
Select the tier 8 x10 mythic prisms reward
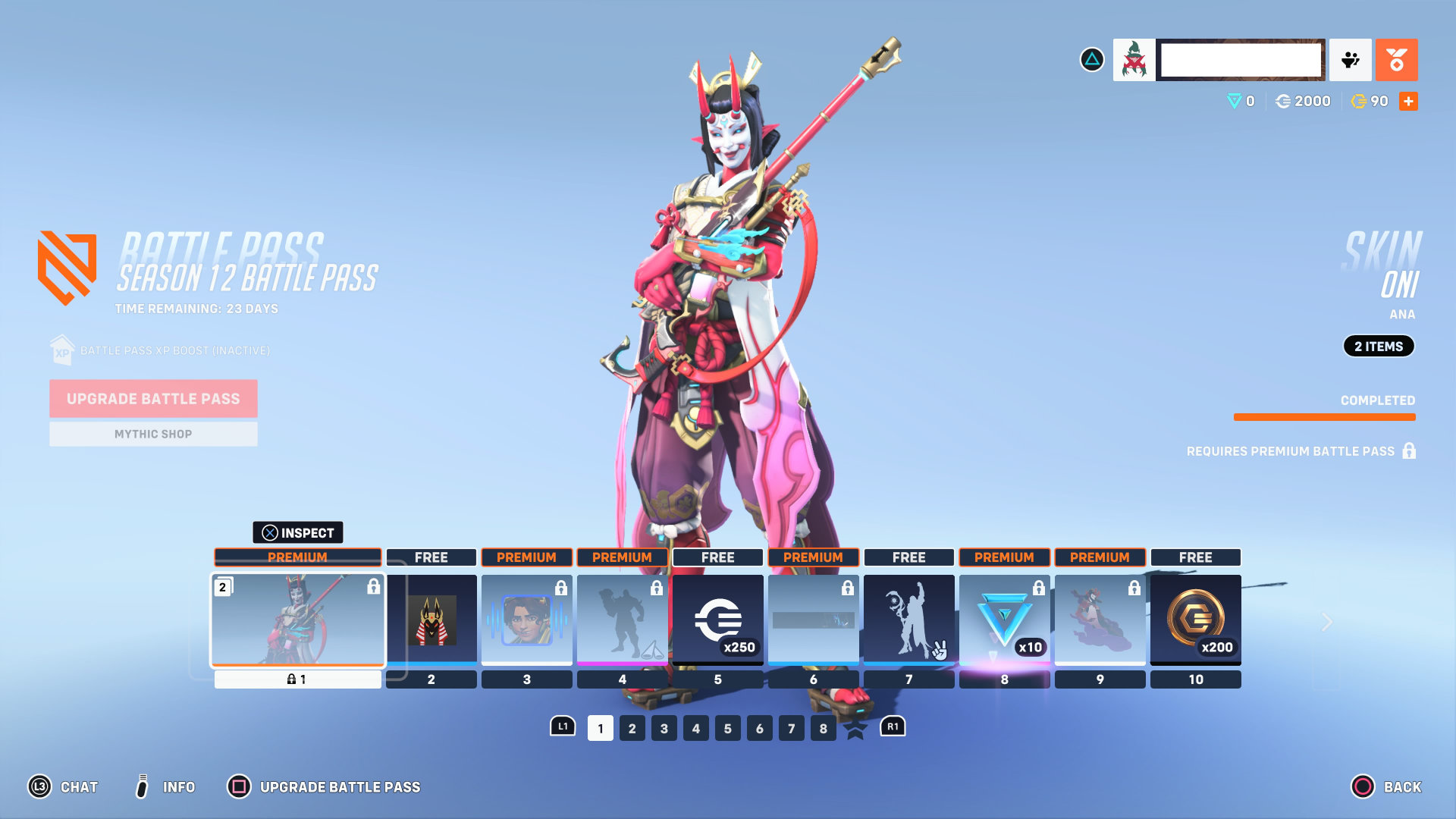coord(1005,620)
